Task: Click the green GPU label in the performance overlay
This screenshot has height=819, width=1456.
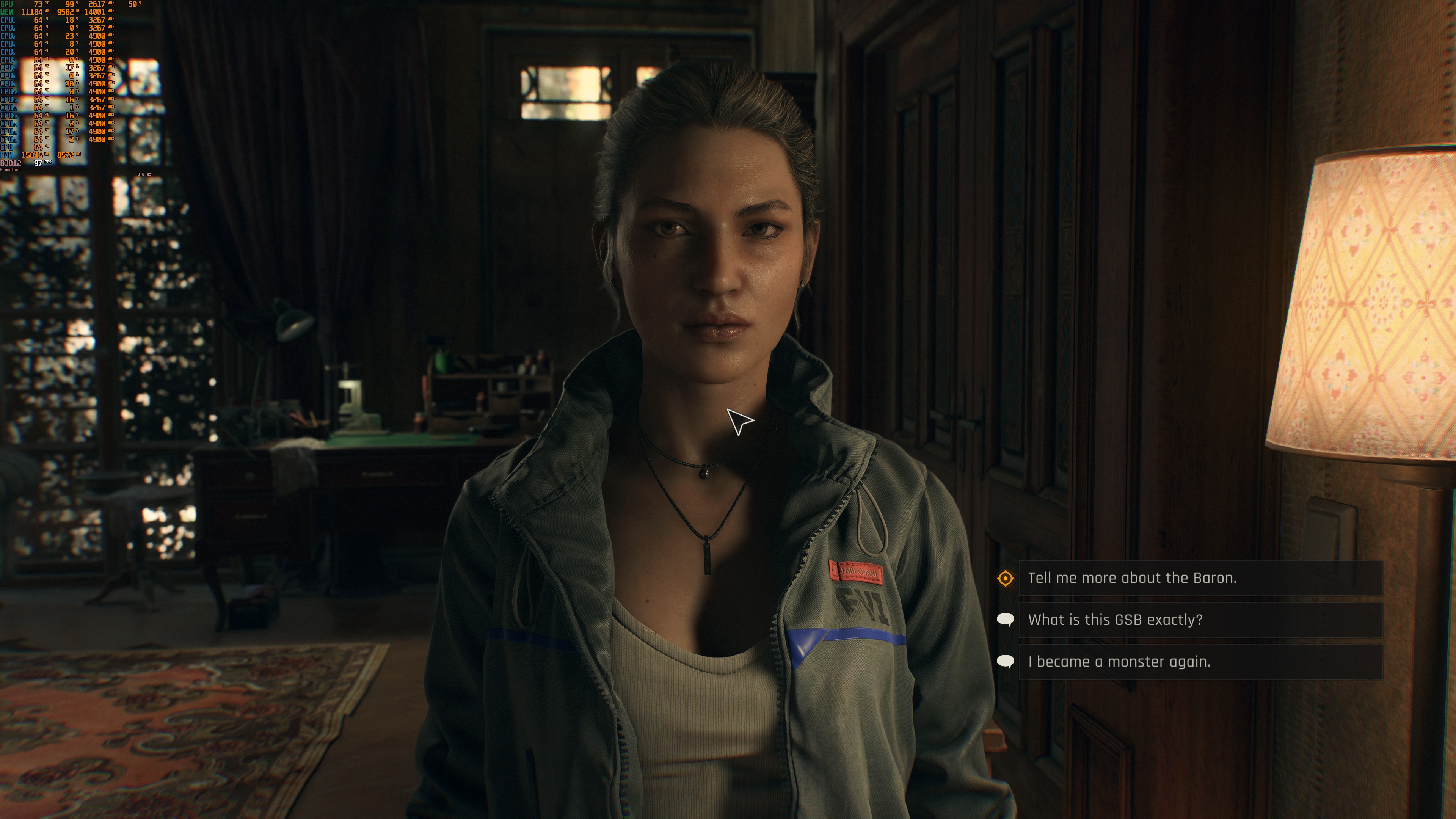Action: [x=7, y=4]
